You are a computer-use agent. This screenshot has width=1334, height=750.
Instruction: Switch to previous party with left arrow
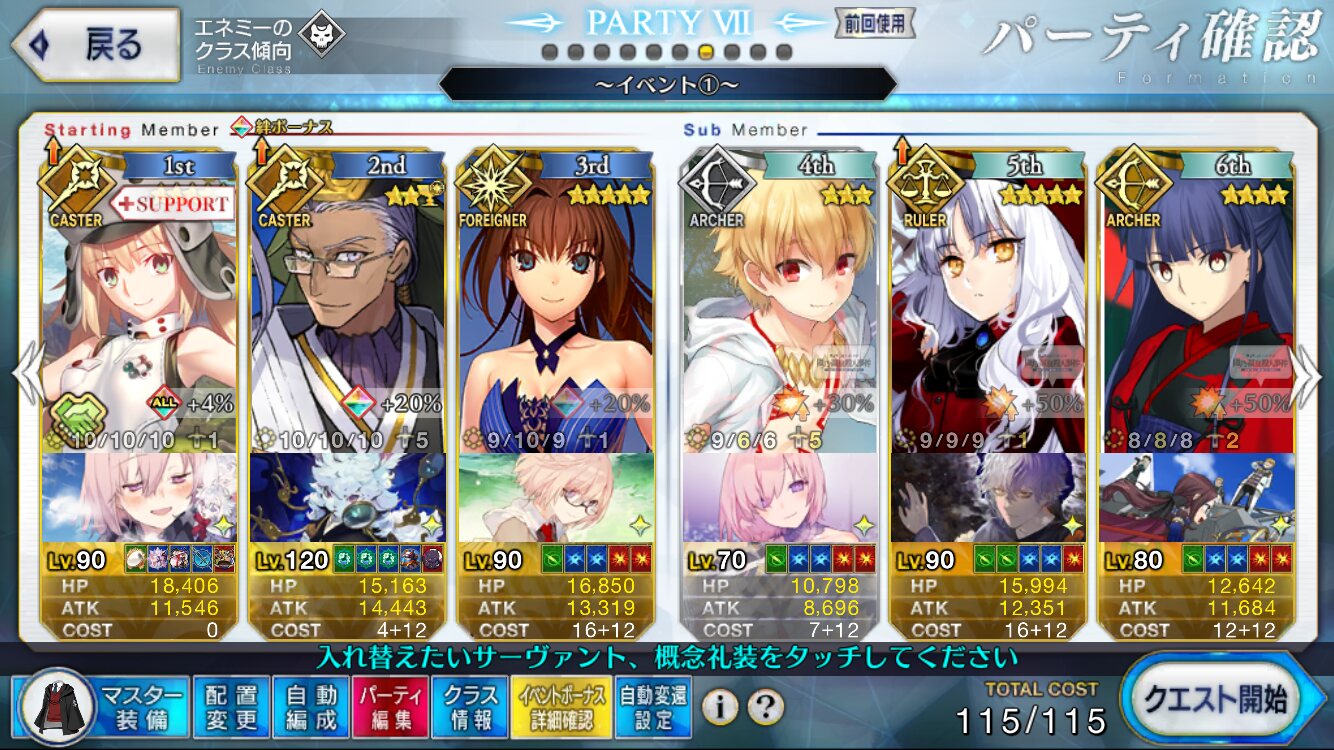tap(26, 374)
